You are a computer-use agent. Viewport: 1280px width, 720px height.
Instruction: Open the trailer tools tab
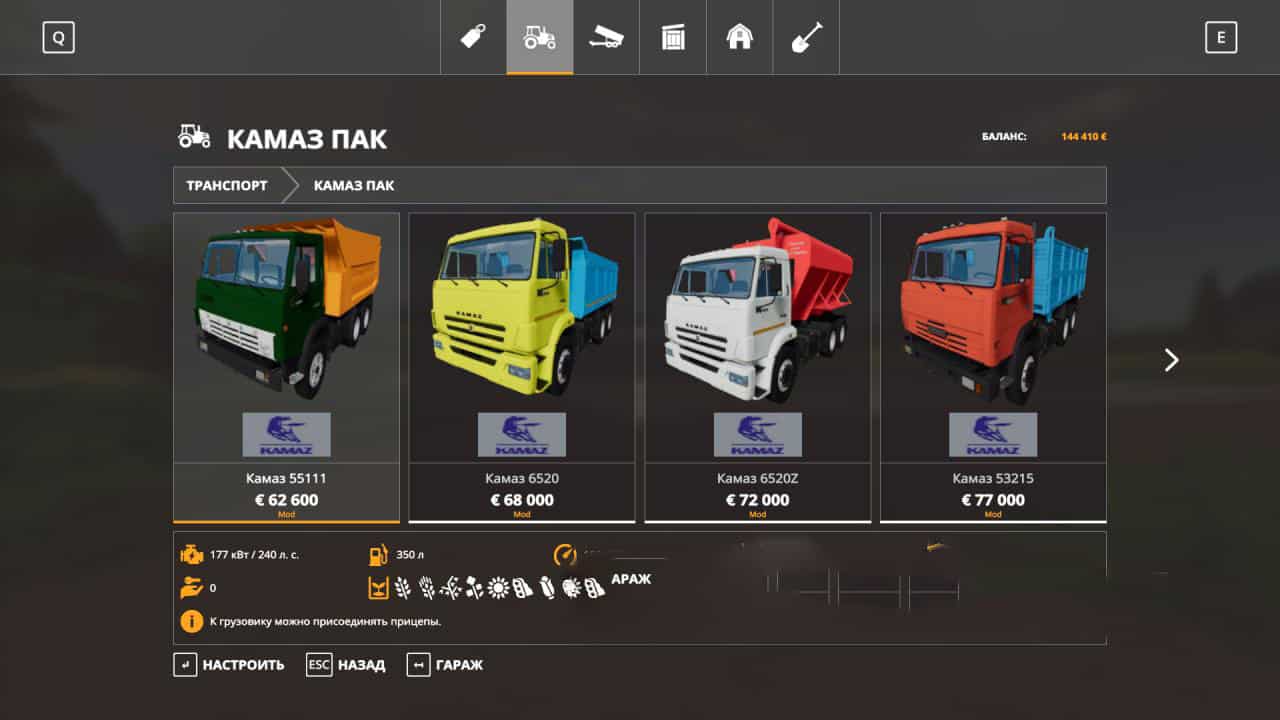pos(606,37)
